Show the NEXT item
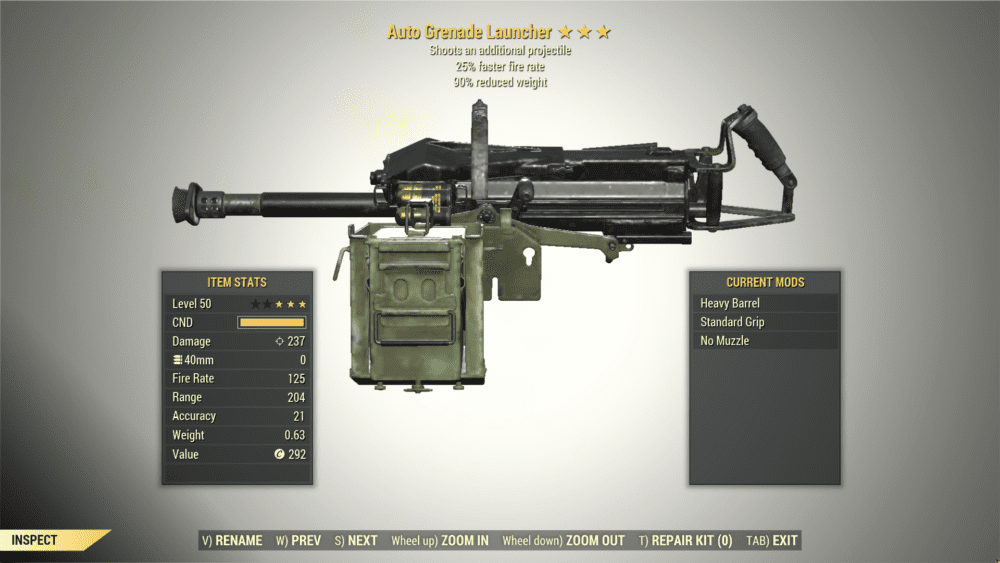1000x563 pixels. tap(356, 541)
